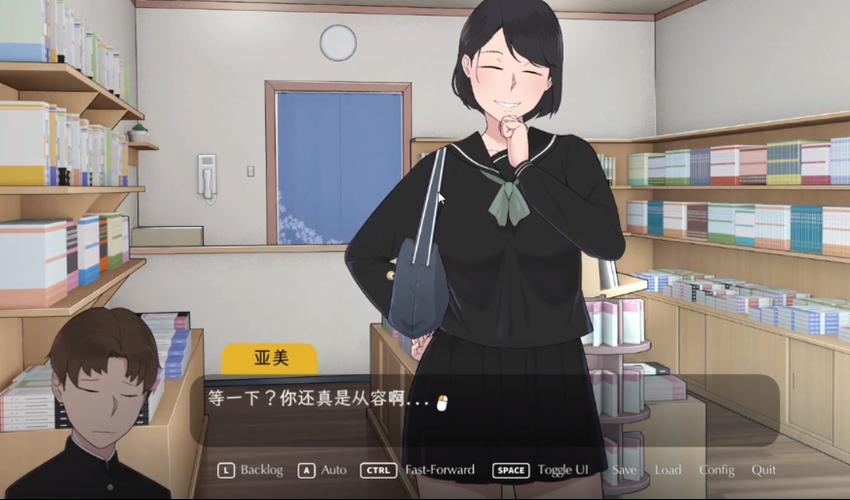
Task: Open the Config settings
Action: click(x=716, y=470)
